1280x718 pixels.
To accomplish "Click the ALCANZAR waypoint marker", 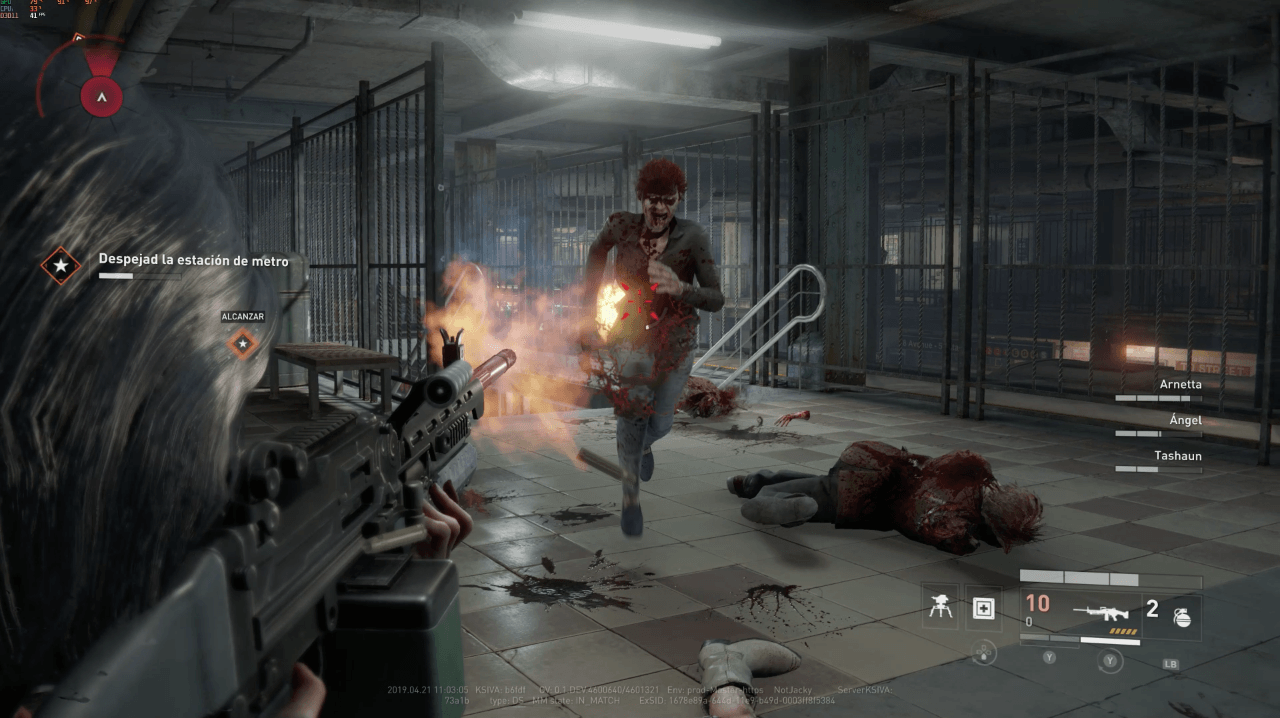I will (243, 344).
